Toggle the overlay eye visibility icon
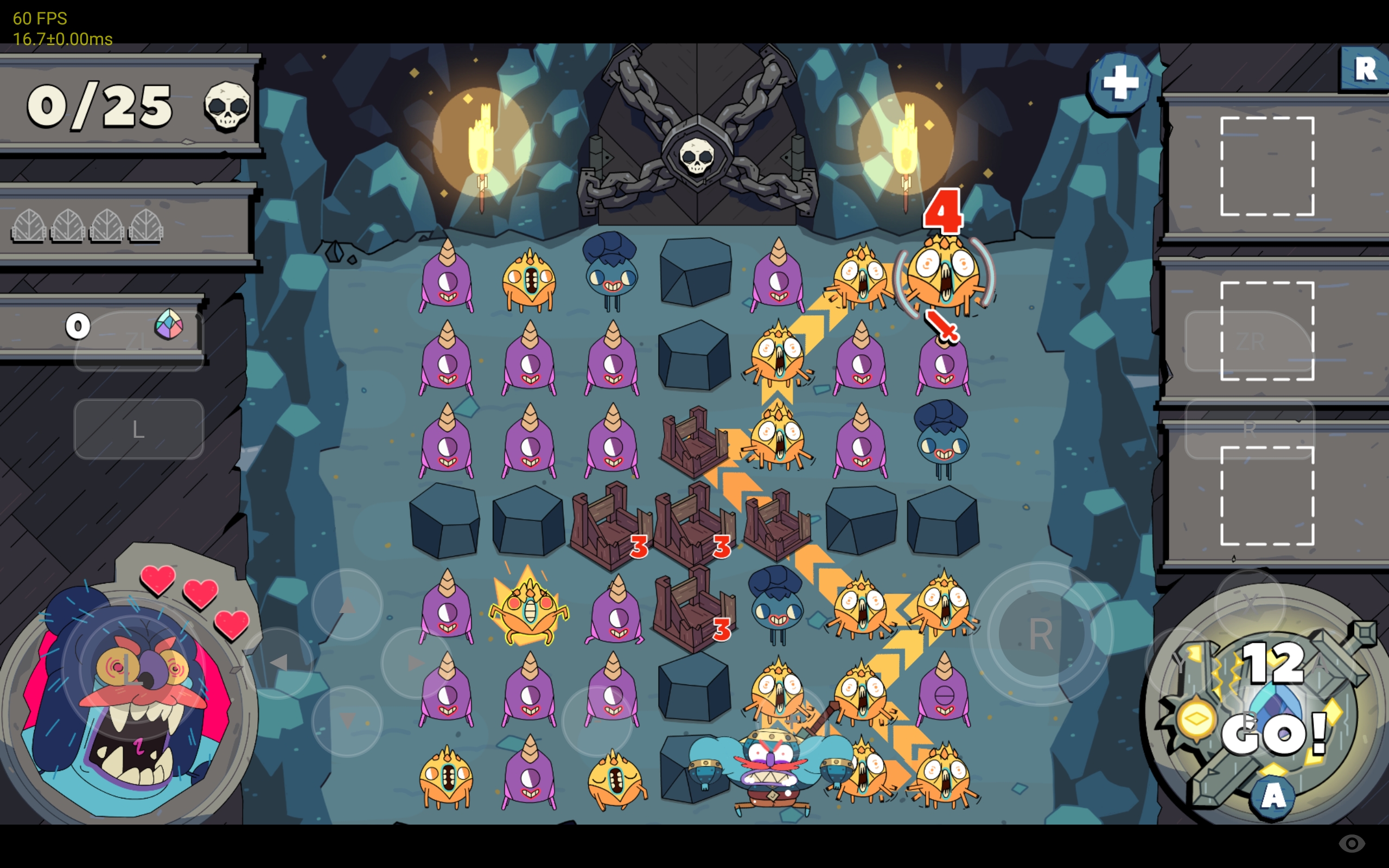 pyautogui.click(x=1352, y=843)
